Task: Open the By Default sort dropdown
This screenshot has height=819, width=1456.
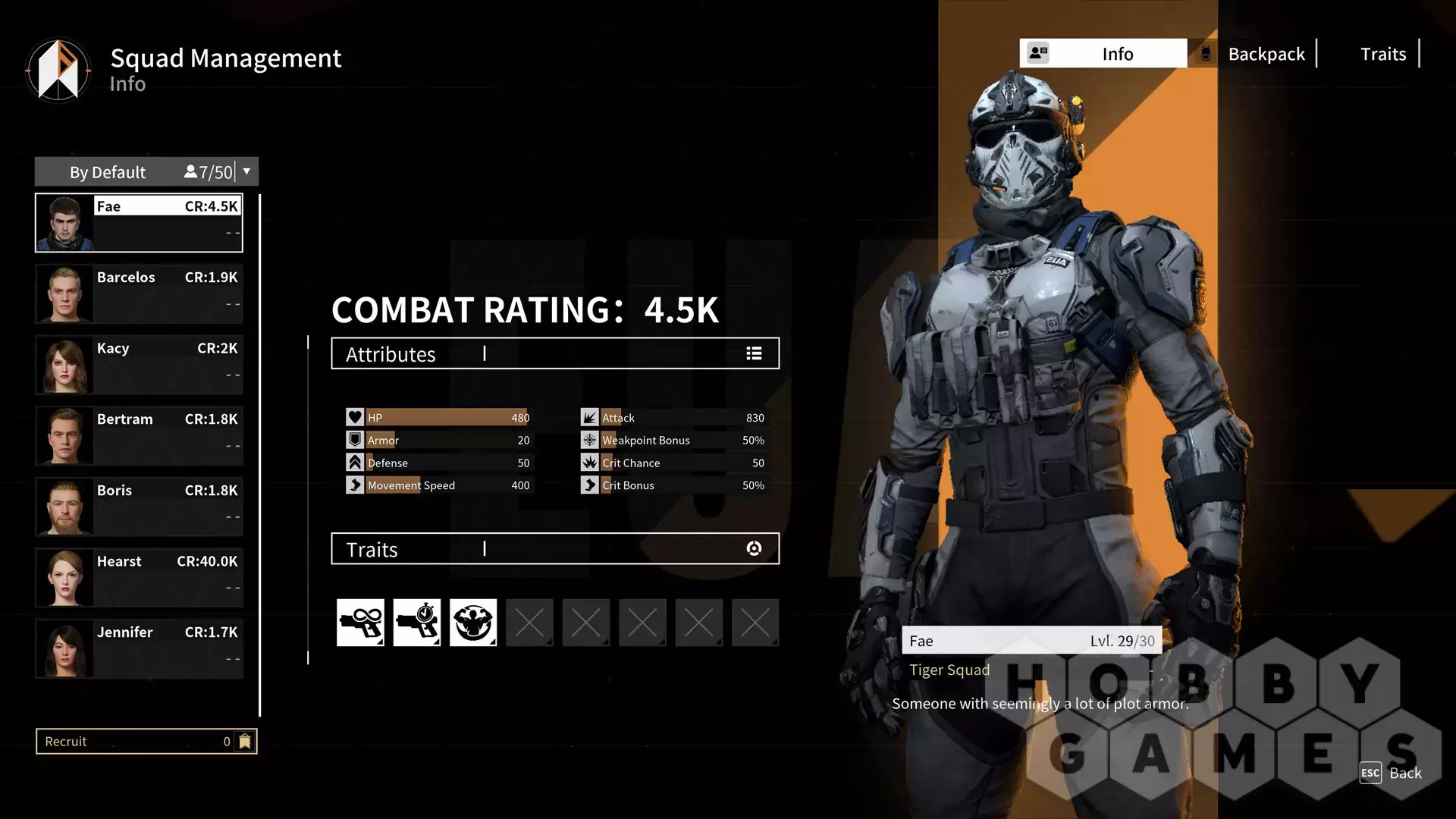Action: click(x=246, y=172)
